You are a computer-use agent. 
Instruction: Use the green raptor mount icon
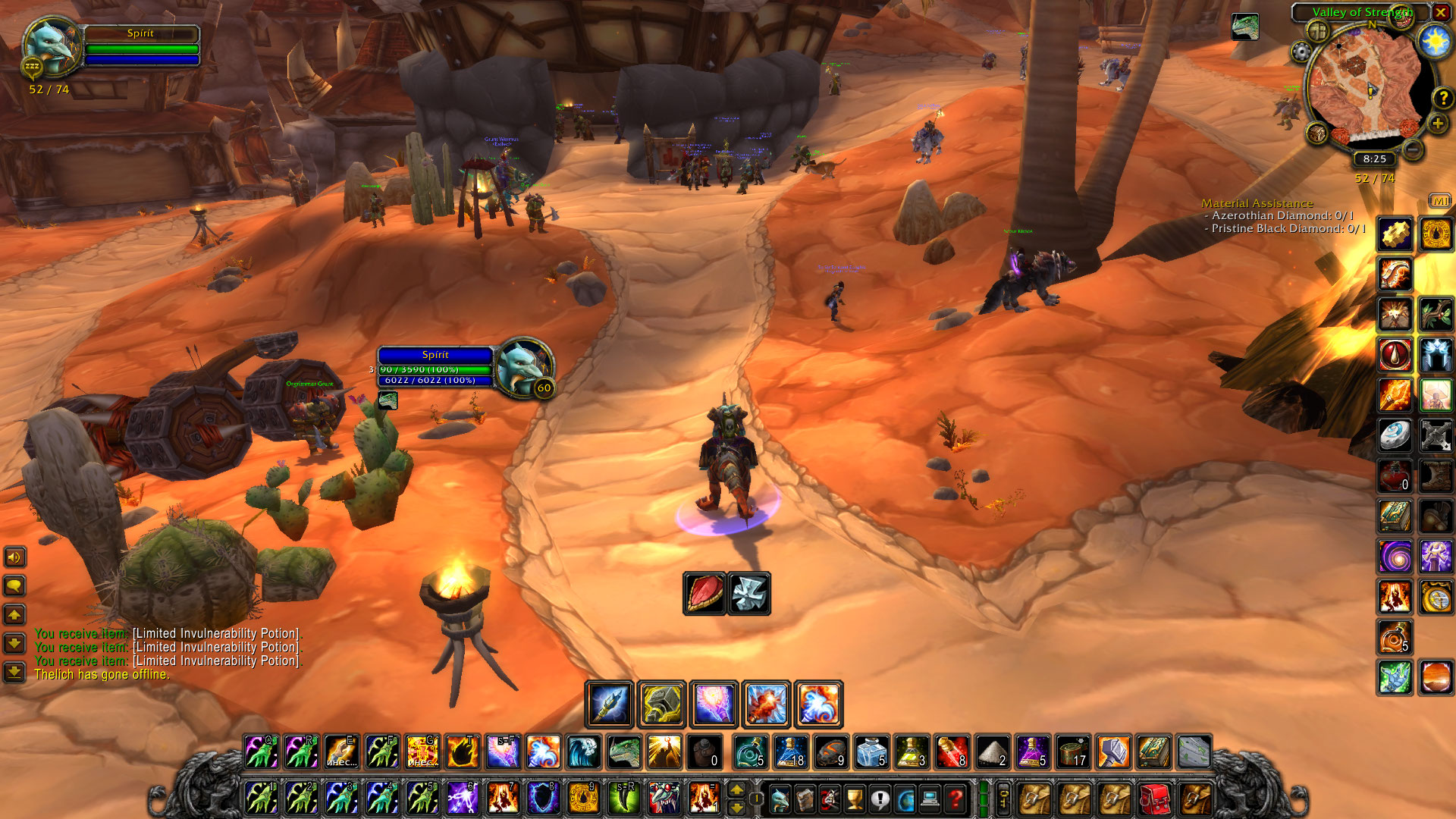coord(624,752)
